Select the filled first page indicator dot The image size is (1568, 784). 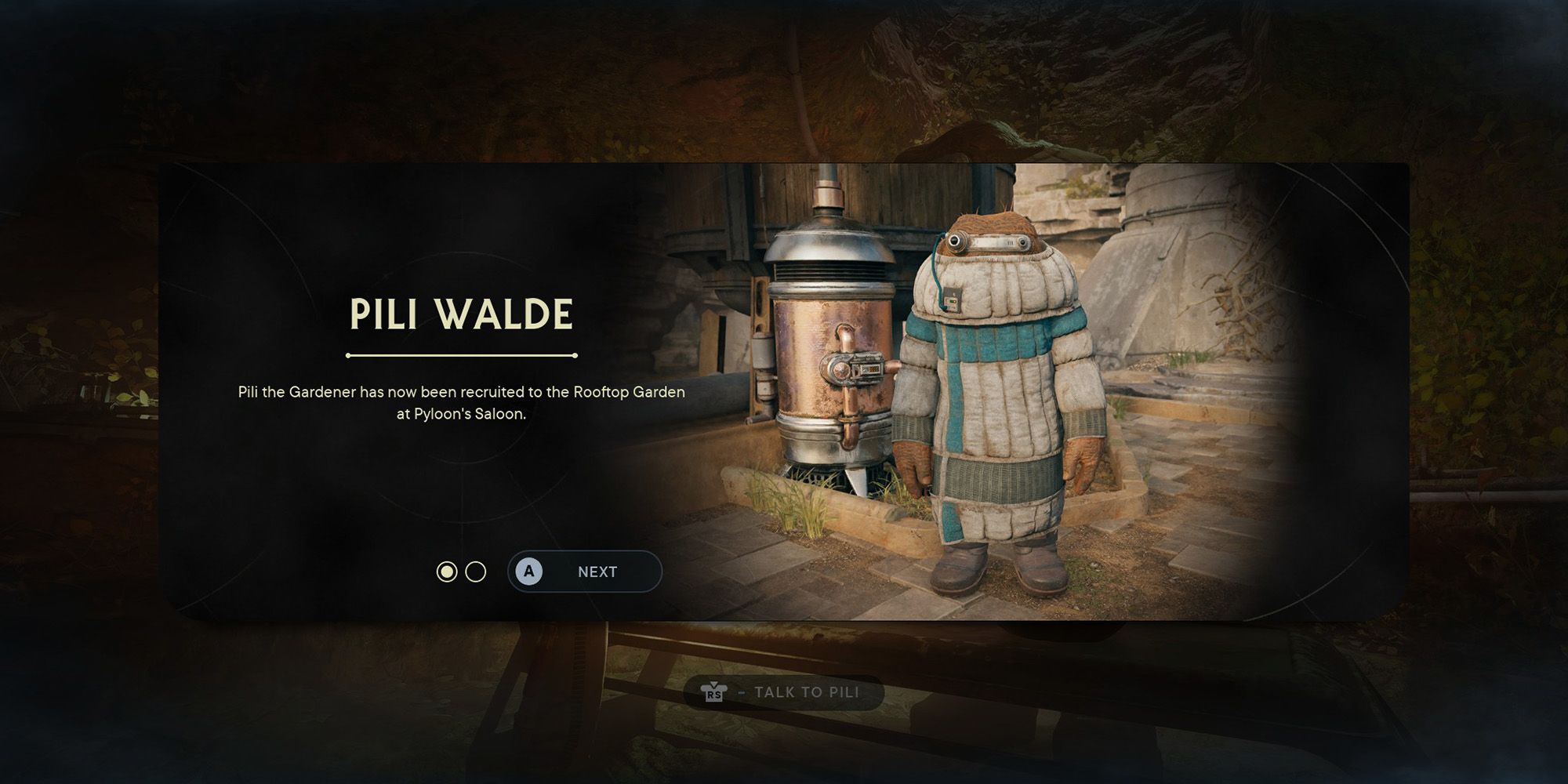point(447,572)
